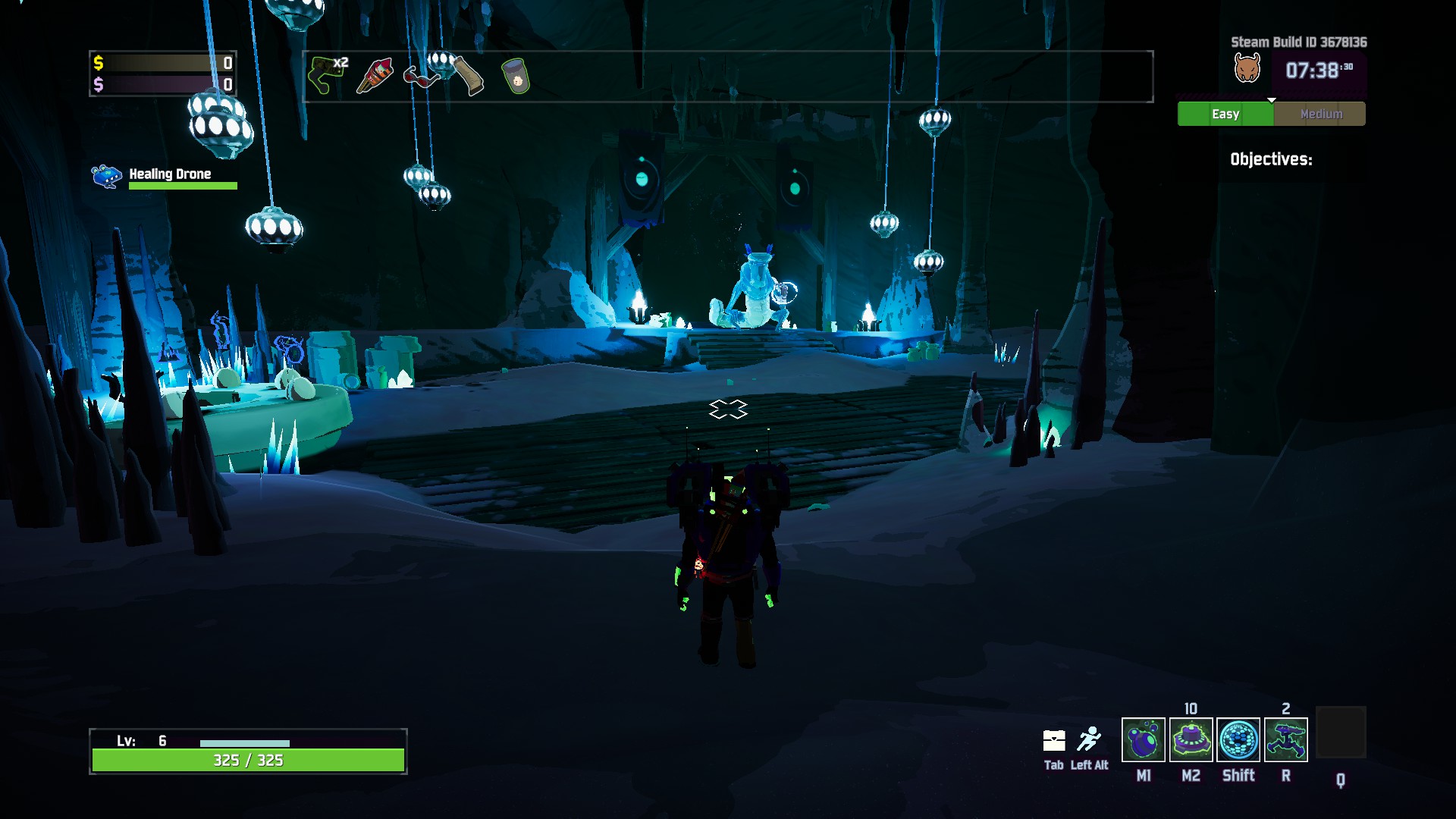This screenshot has height=819, width=1456.
Task: Select the red Lens-Maker's Glasses item
Action: tap(420, 77)
